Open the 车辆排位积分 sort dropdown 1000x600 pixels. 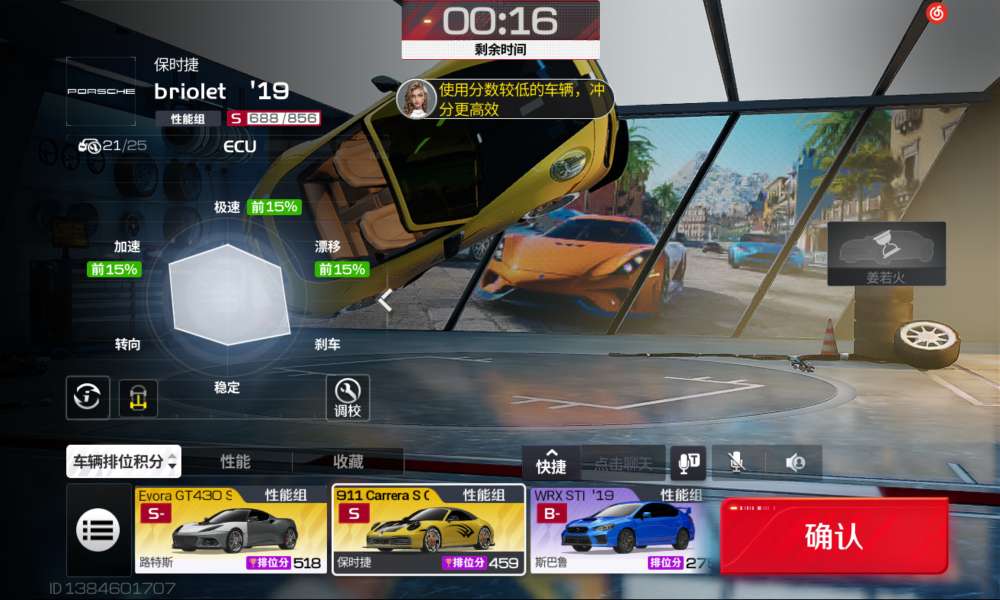[x=123, y=462]
